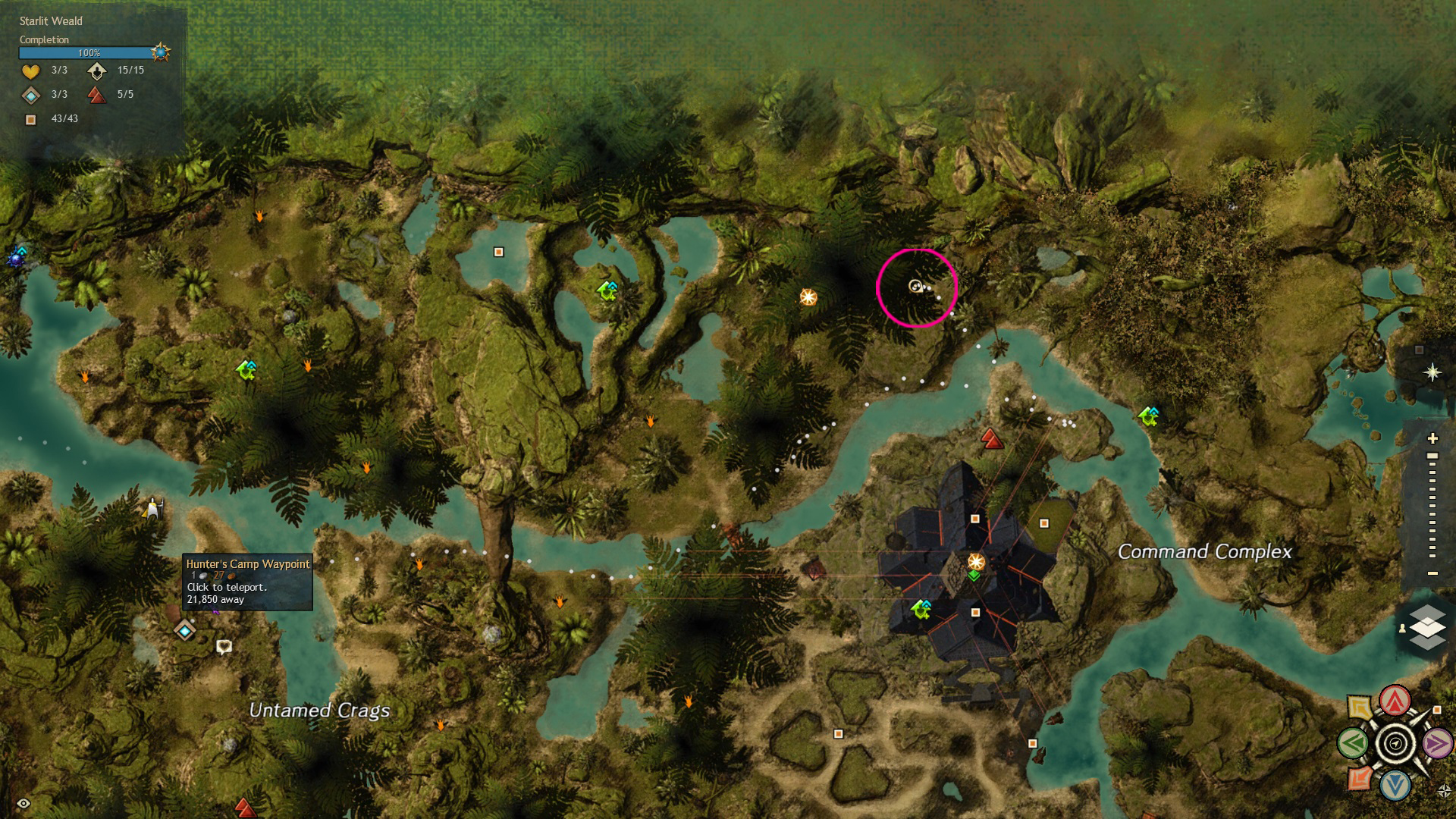Open the map floor layer selector

tap(1426, 627)
